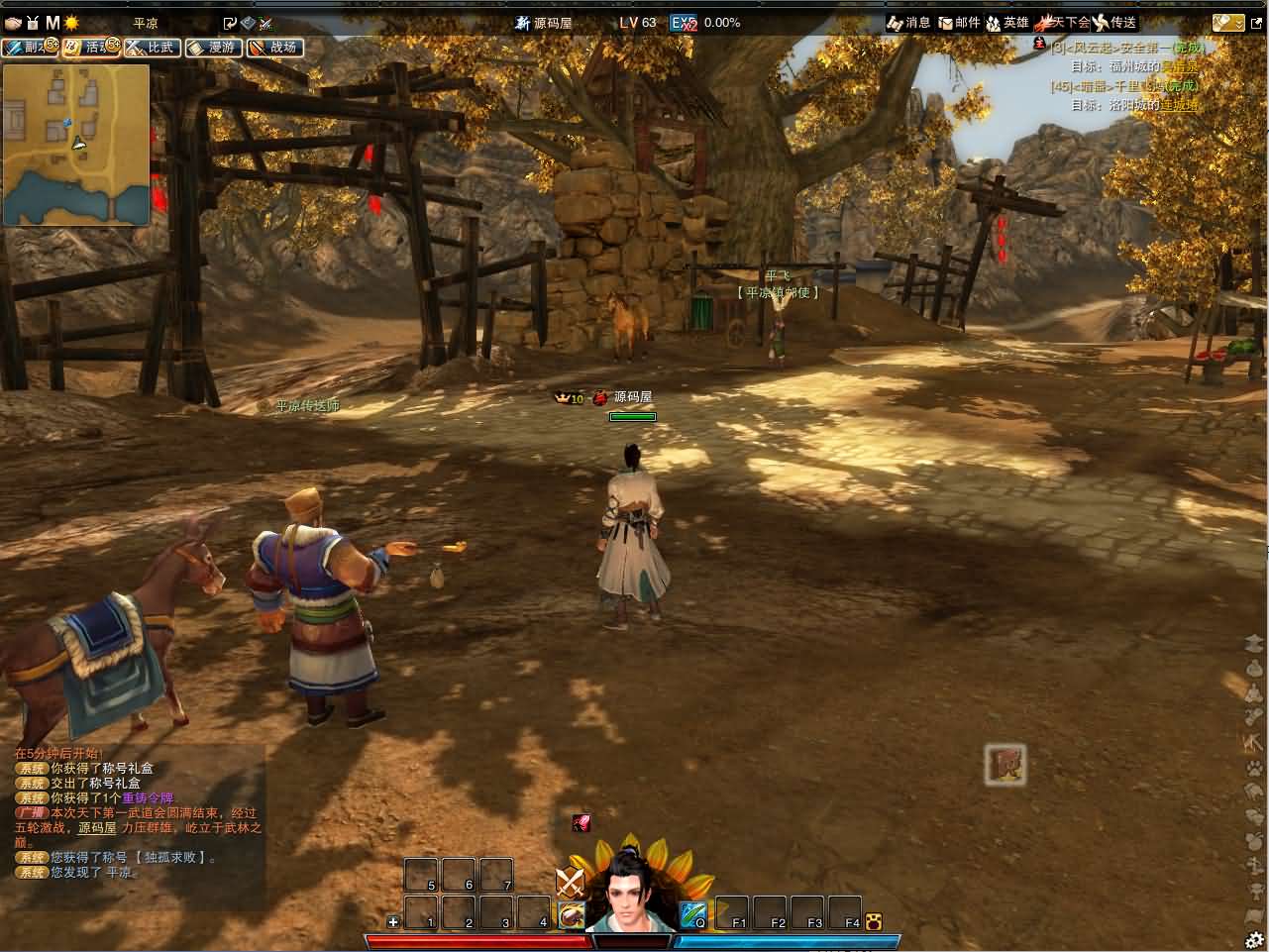This screenshot has height=952, width=1269.
Task: Activate the Q skill icon
Action: click(x=692, y=913)
